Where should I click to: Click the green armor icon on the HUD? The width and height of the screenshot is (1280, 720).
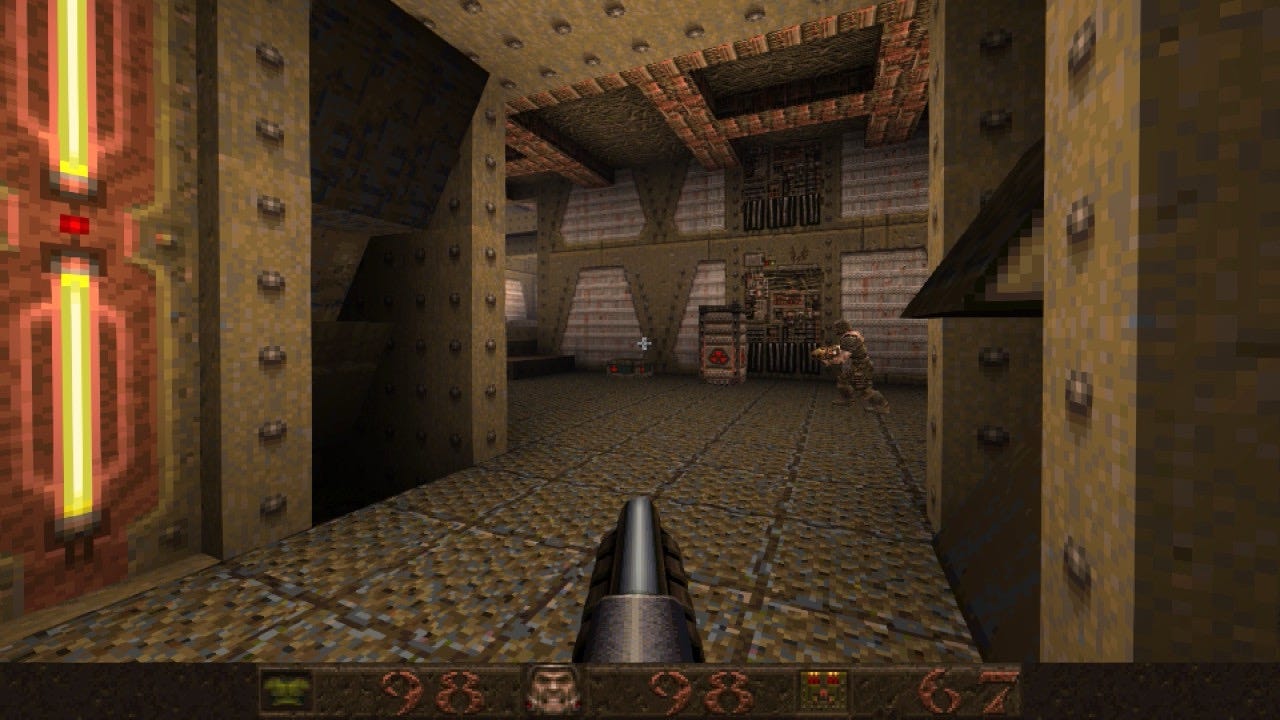[287, 693]
